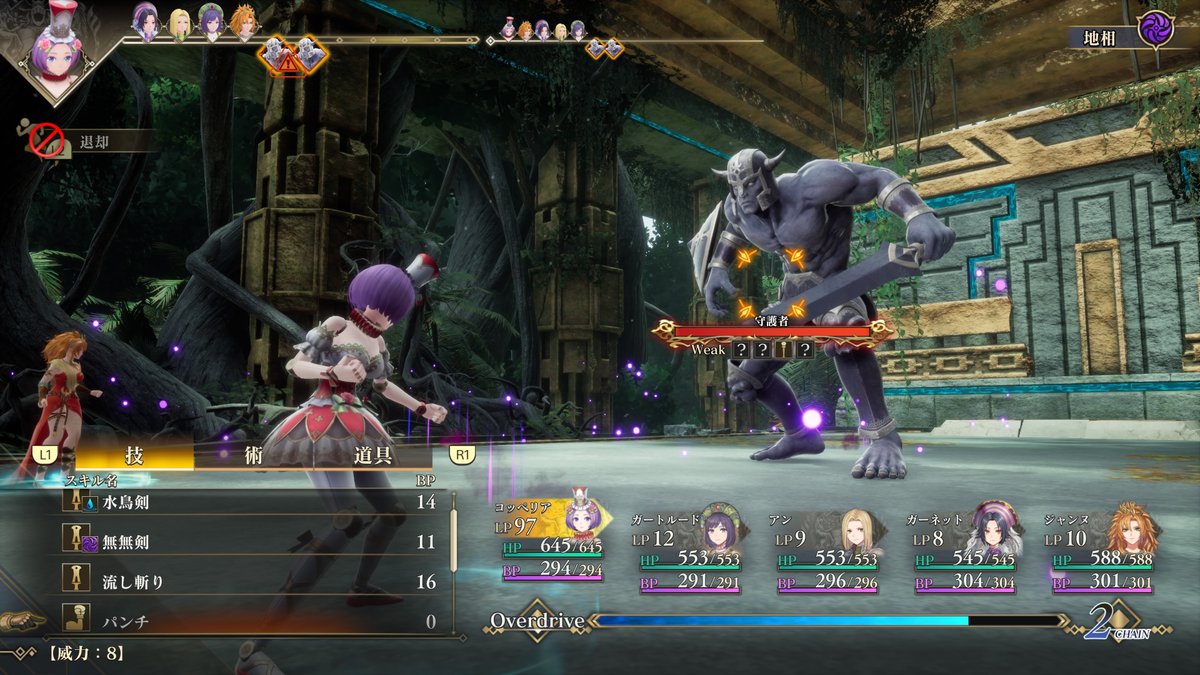The width and height of the screenshot is (1200, 675).
Task: Select the 無無剣 skill row
Action: (250, 542)
